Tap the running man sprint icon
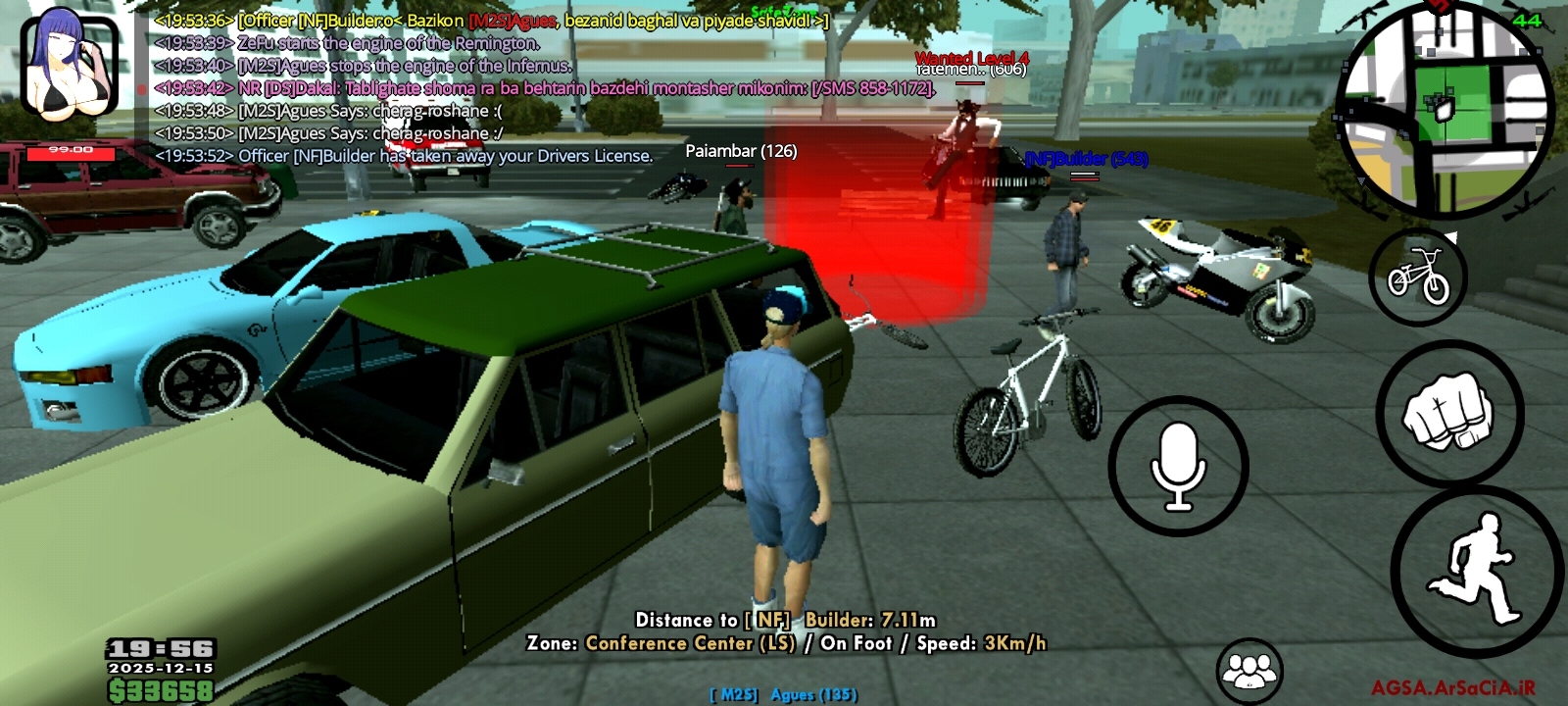 tap(1475, 561)
